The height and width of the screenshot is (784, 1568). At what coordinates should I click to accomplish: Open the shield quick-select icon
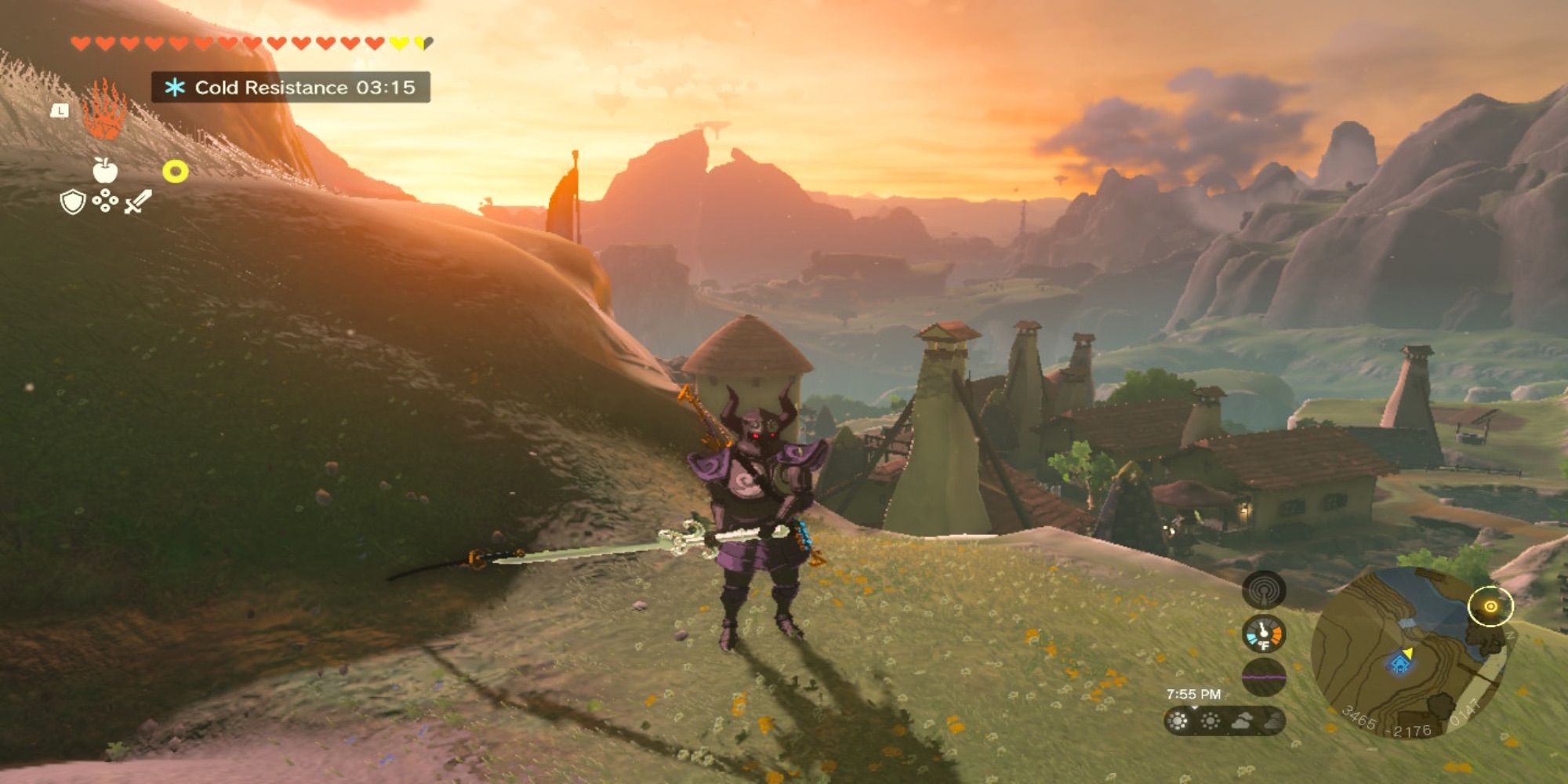pyautogui.click(x=72, y=203)
